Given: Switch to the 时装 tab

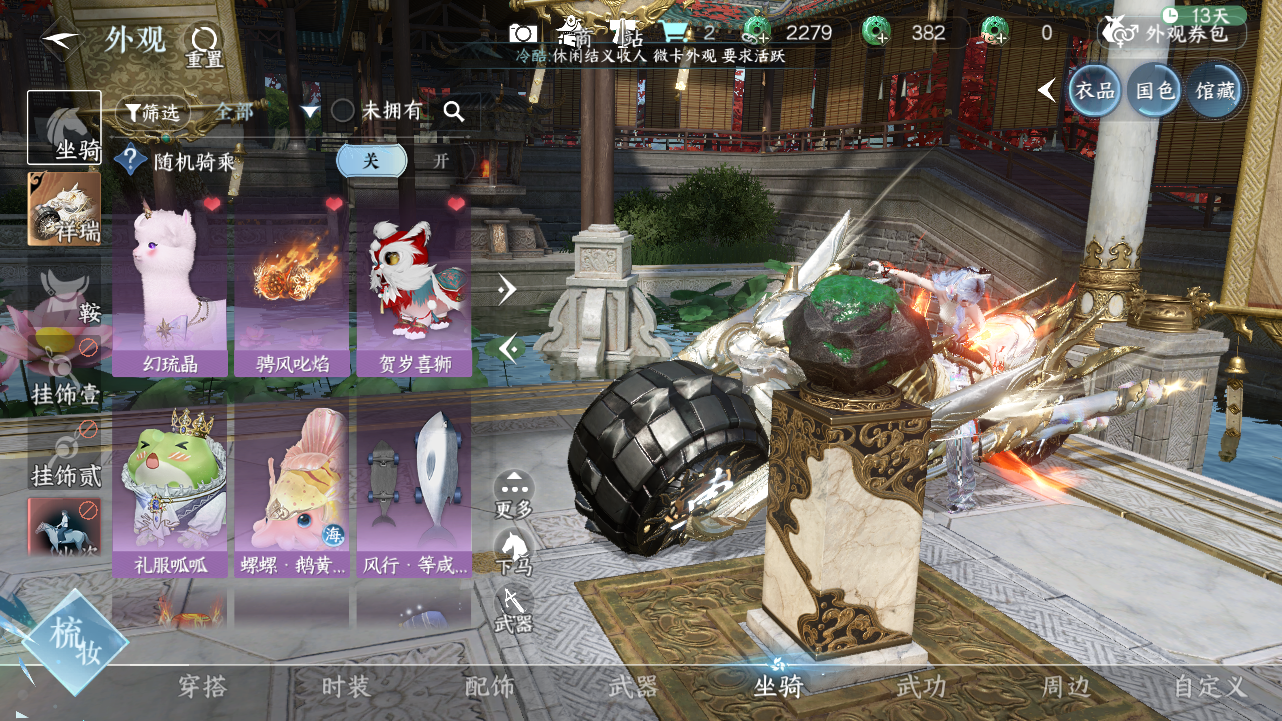Looking at the screenshot, I should 346,687.
